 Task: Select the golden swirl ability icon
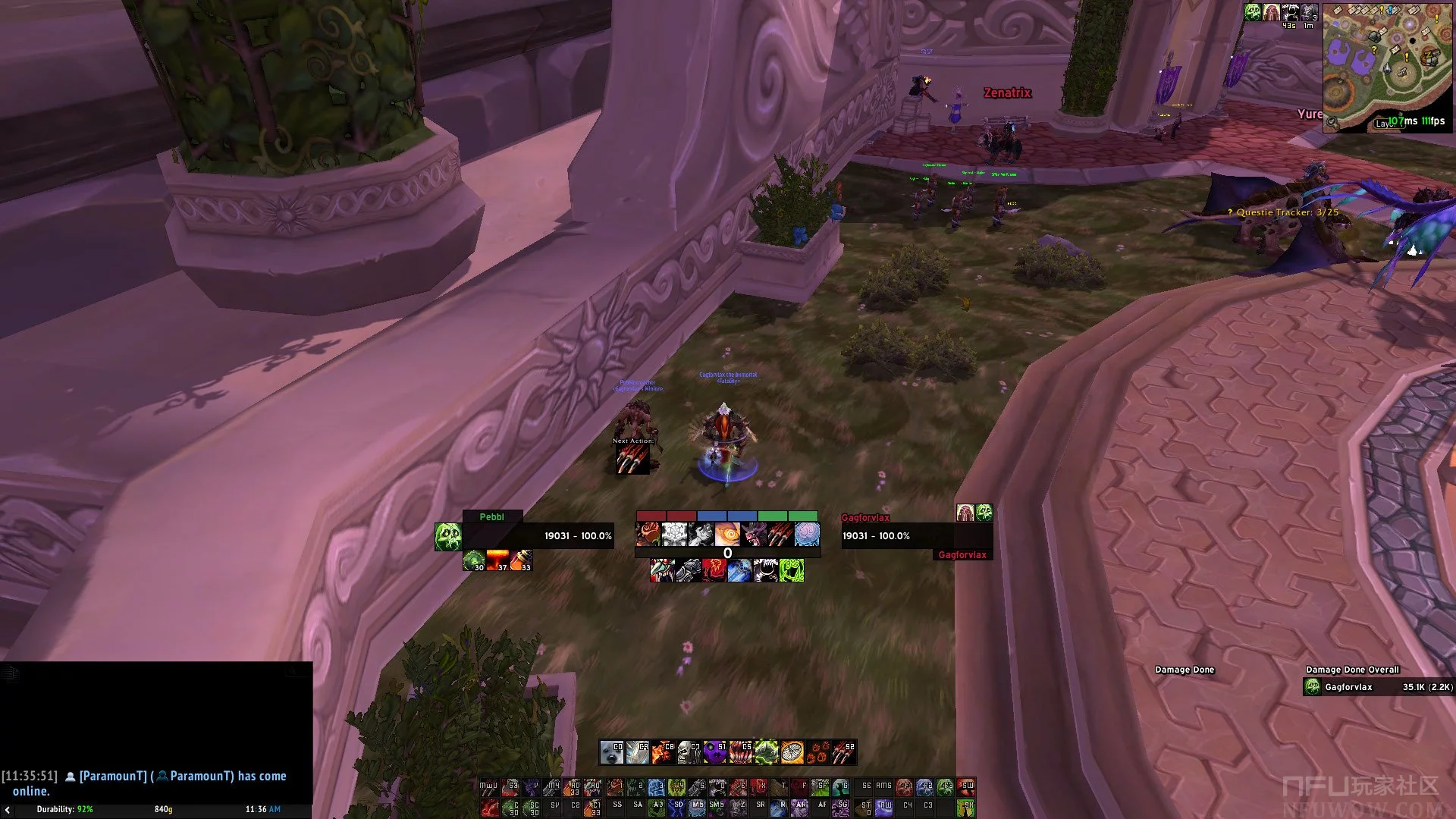tap(726, 535)
